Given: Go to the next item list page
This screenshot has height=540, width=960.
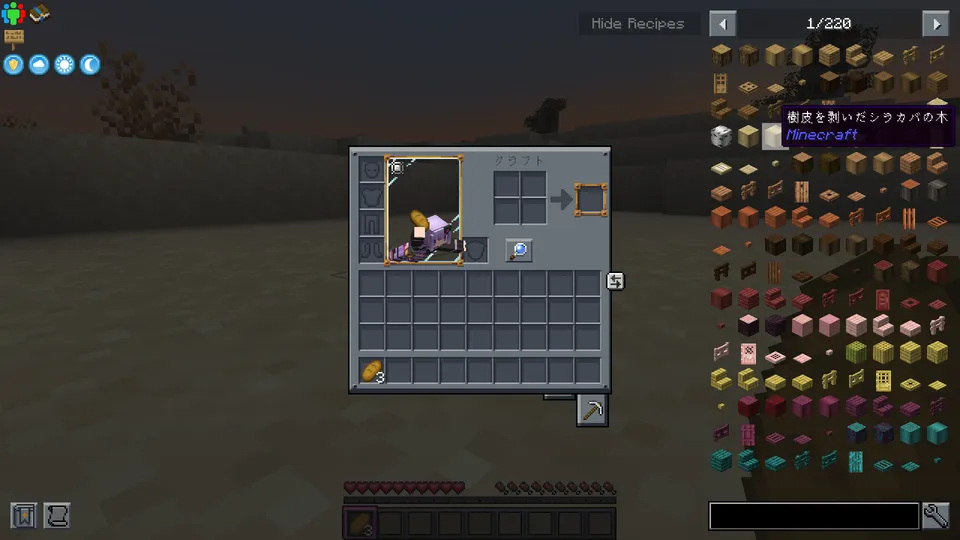Looking at the screenshot, I should point(936,24).
